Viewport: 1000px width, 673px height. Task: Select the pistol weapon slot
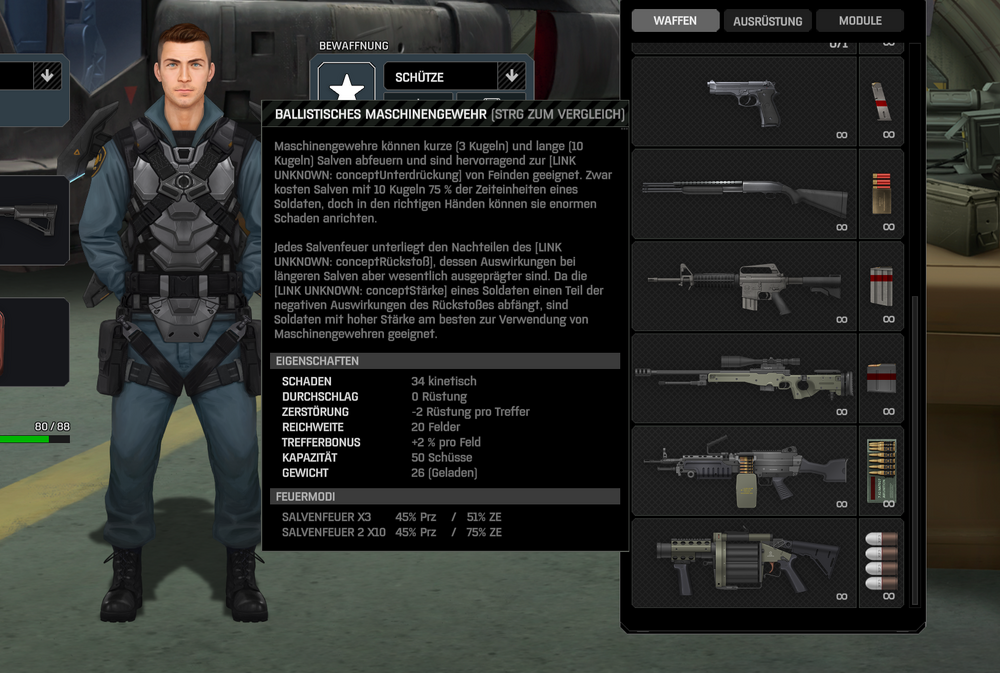744,102
